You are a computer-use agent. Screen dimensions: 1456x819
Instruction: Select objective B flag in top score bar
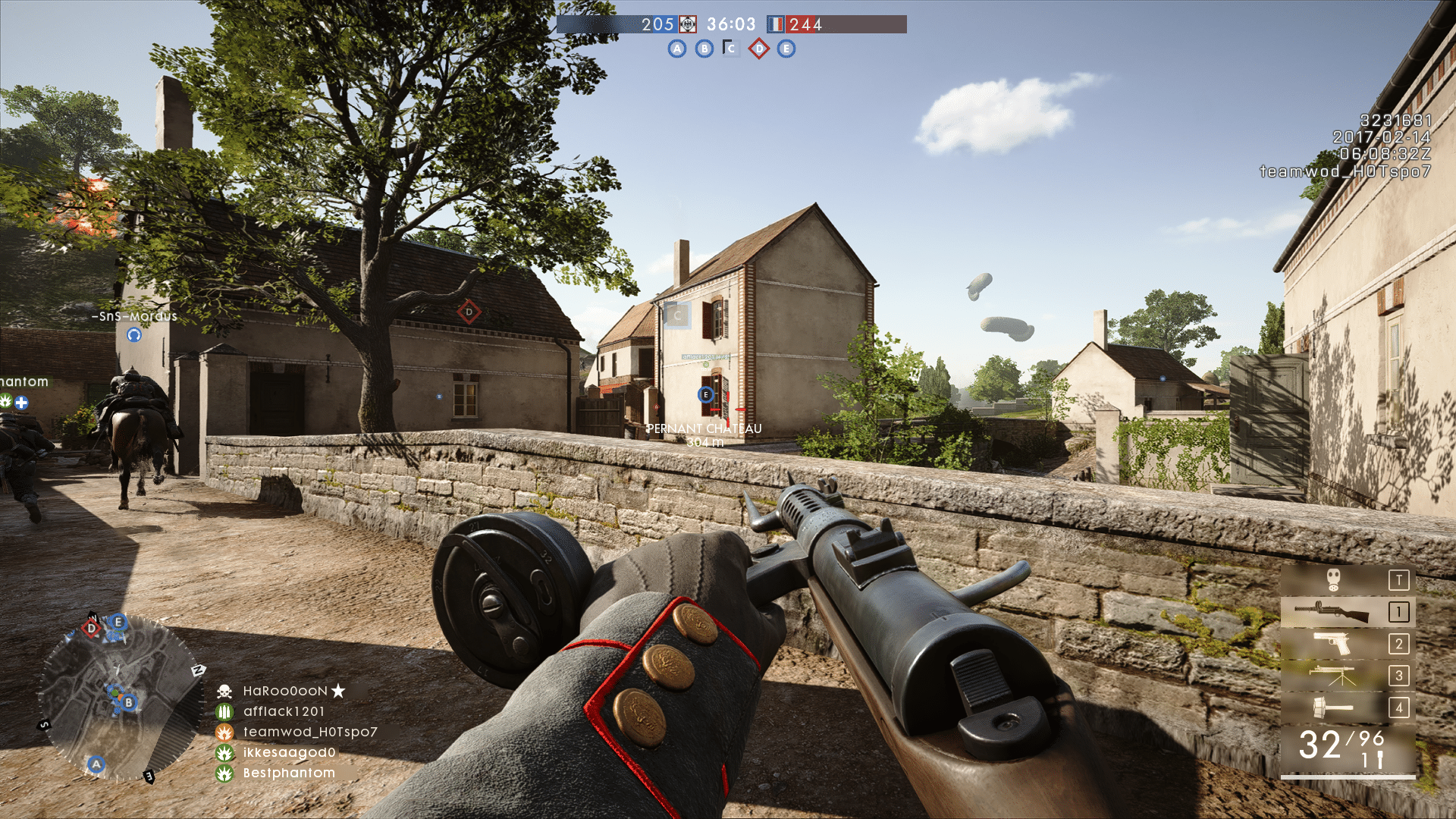[704, 49]
